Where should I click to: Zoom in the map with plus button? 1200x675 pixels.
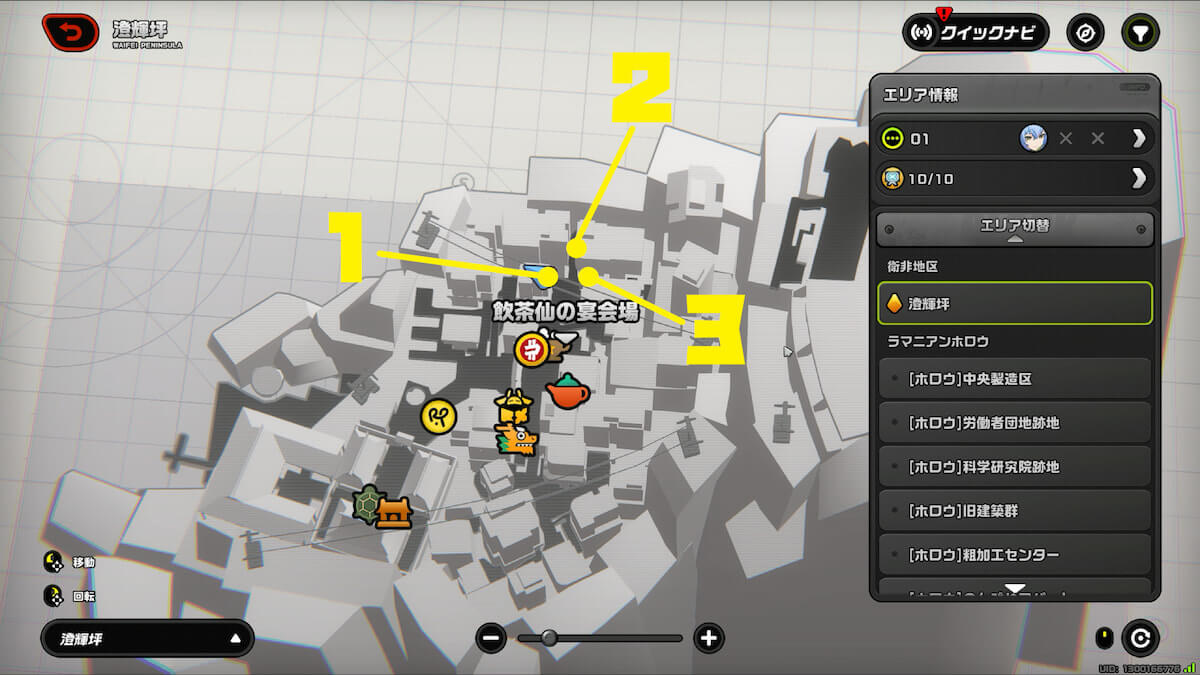(708, 638)
